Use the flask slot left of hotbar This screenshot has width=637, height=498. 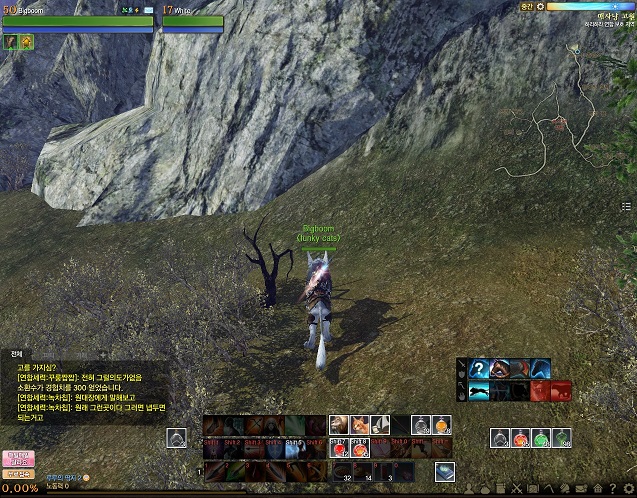pyautogui.click(x=177, y=438)
